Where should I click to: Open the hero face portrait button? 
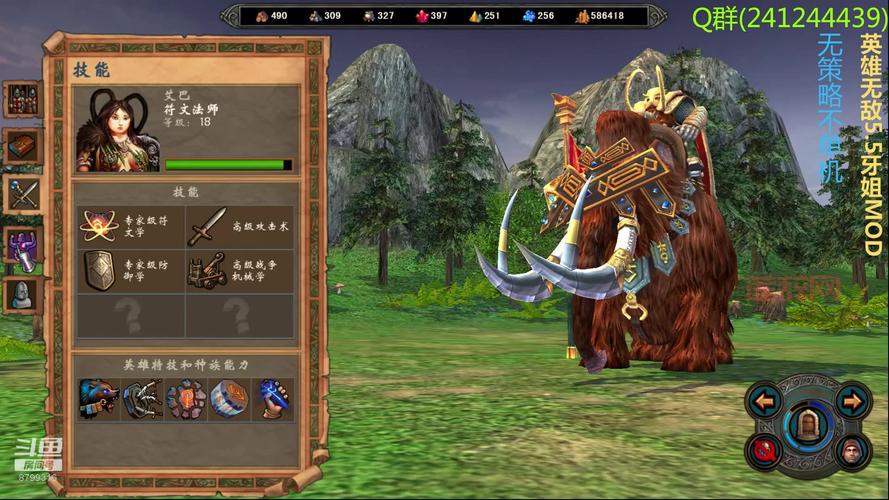click(851, 452)
